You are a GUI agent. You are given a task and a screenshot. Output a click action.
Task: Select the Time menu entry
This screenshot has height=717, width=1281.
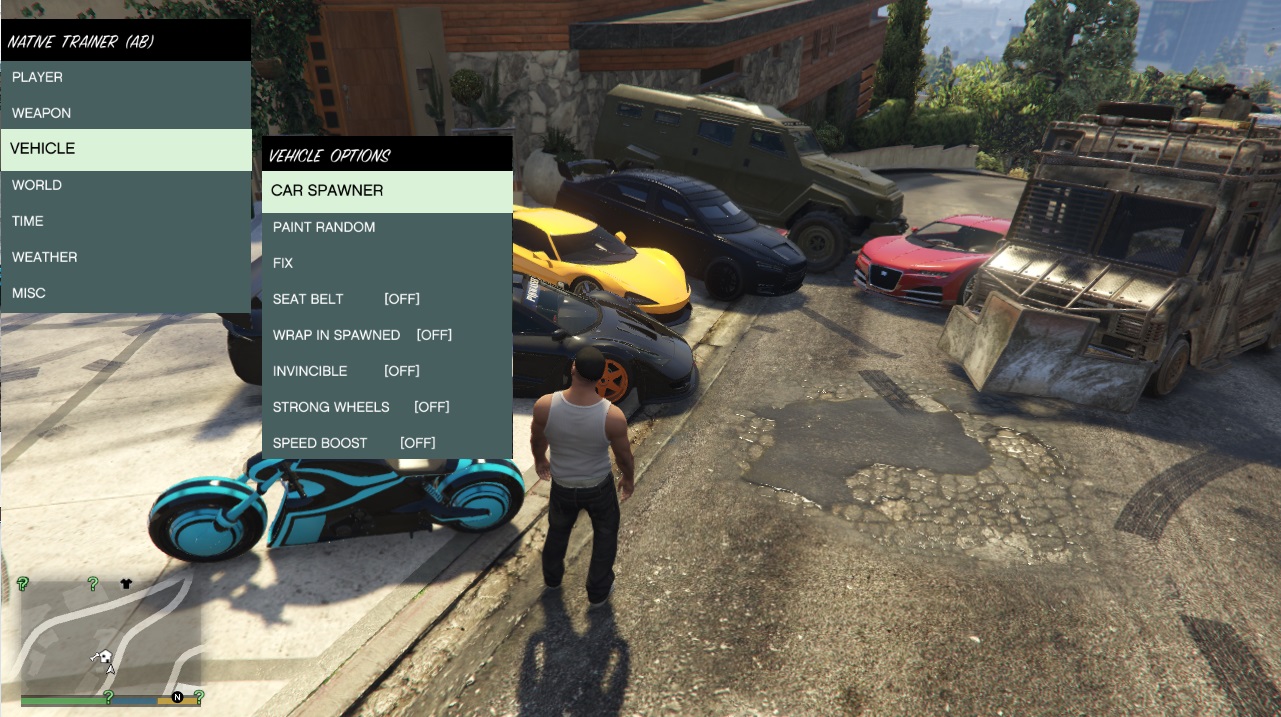[x=125, y=222]
